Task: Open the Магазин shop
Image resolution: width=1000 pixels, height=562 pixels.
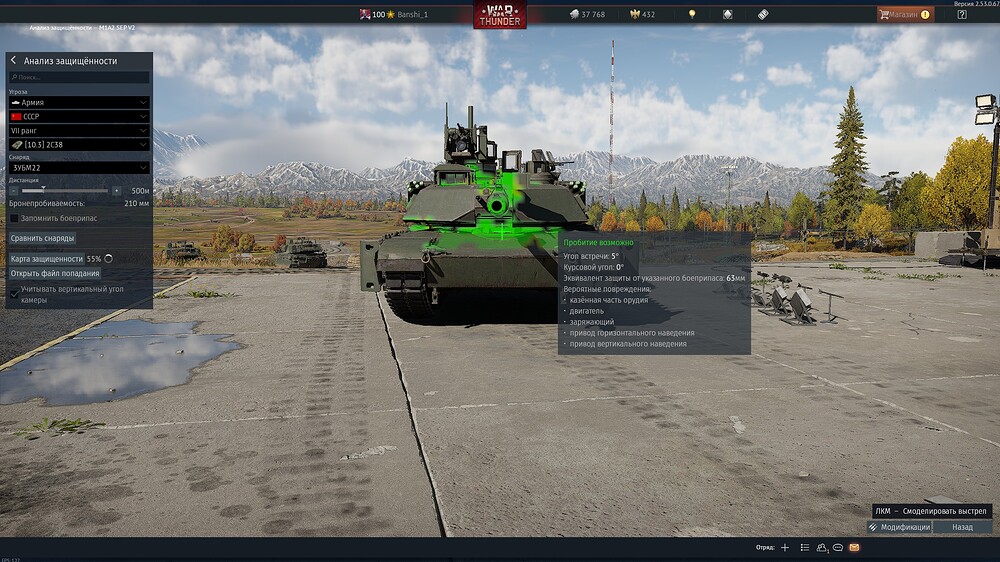Action: point(905,15)
